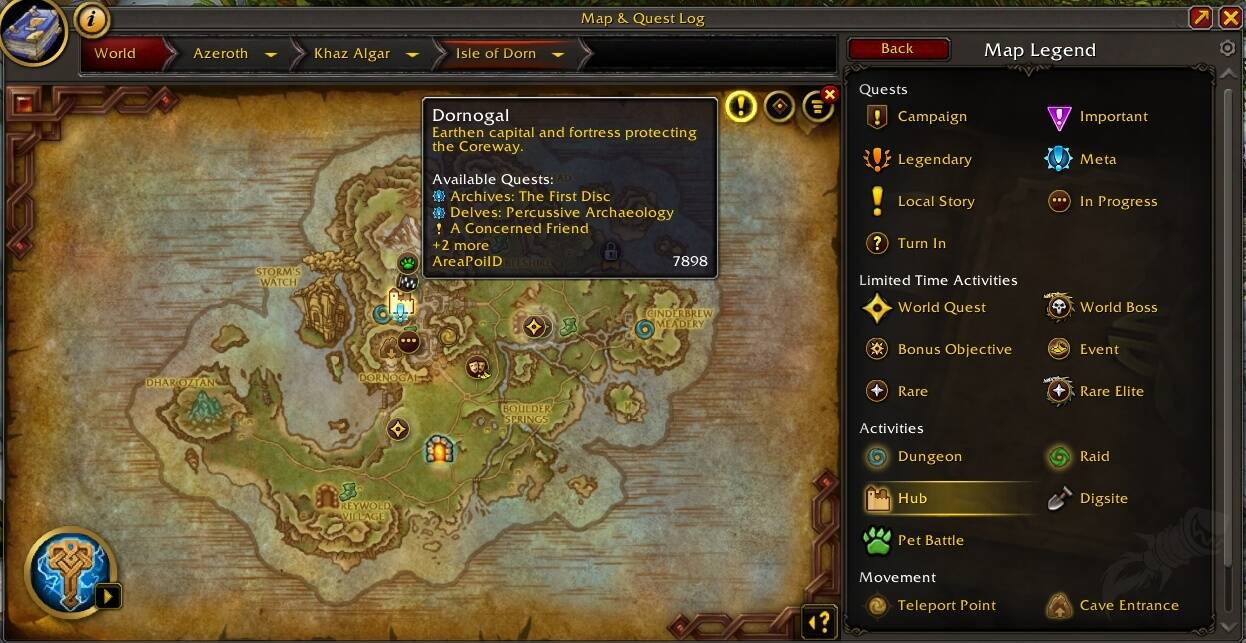
Task: Select the Pet Battle legend entry
Action: [930, 540]
